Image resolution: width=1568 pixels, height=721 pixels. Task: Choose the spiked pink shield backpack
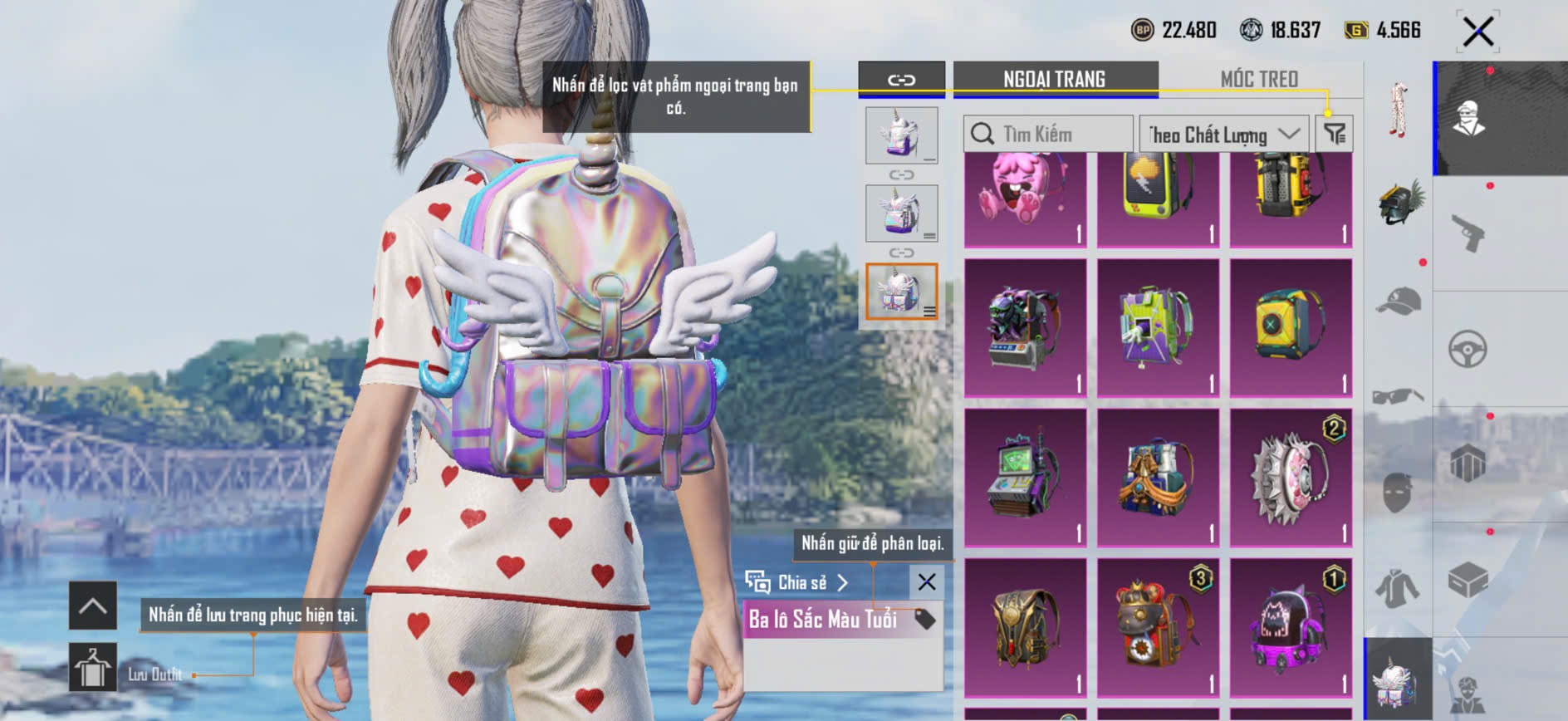(1291, 478)
